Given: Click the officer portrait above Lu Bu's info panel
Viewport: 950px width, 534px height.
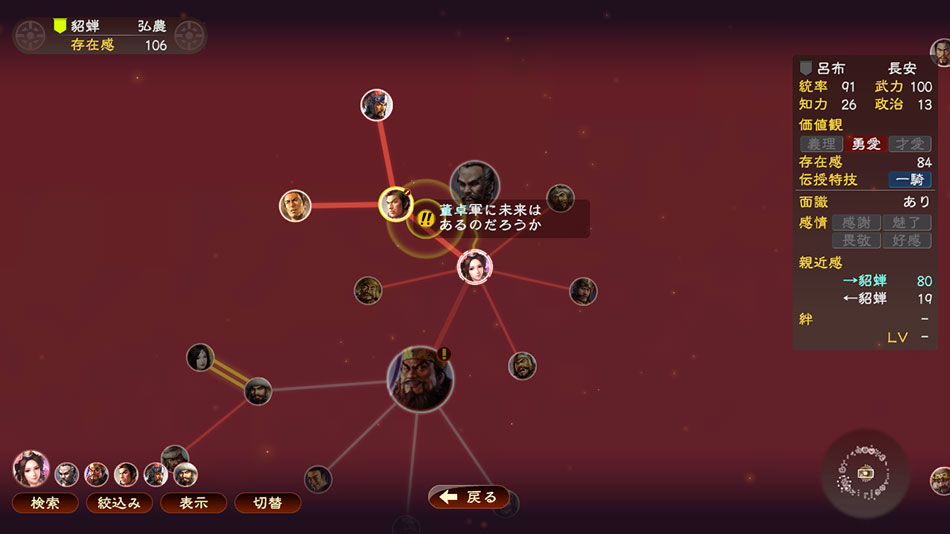Looking at the screenshot, I should 940,52.
